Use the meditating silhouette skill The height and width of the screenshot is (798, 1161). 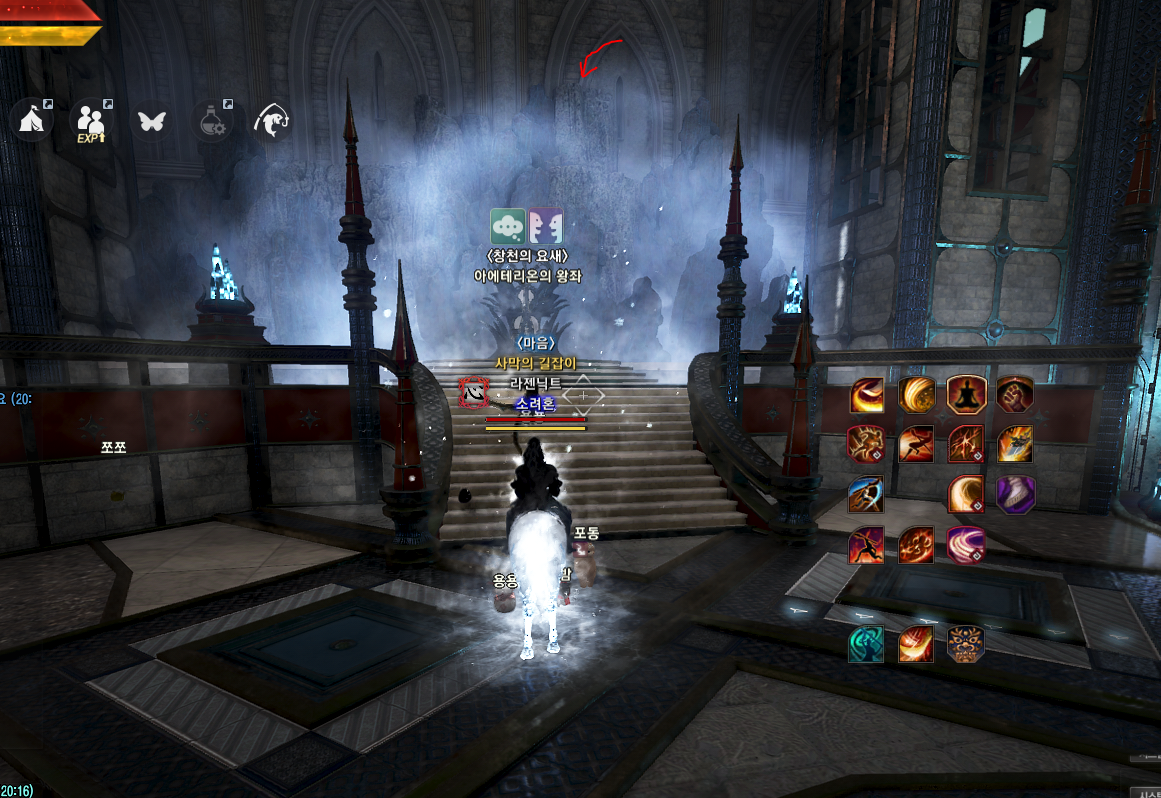[966, 395]
